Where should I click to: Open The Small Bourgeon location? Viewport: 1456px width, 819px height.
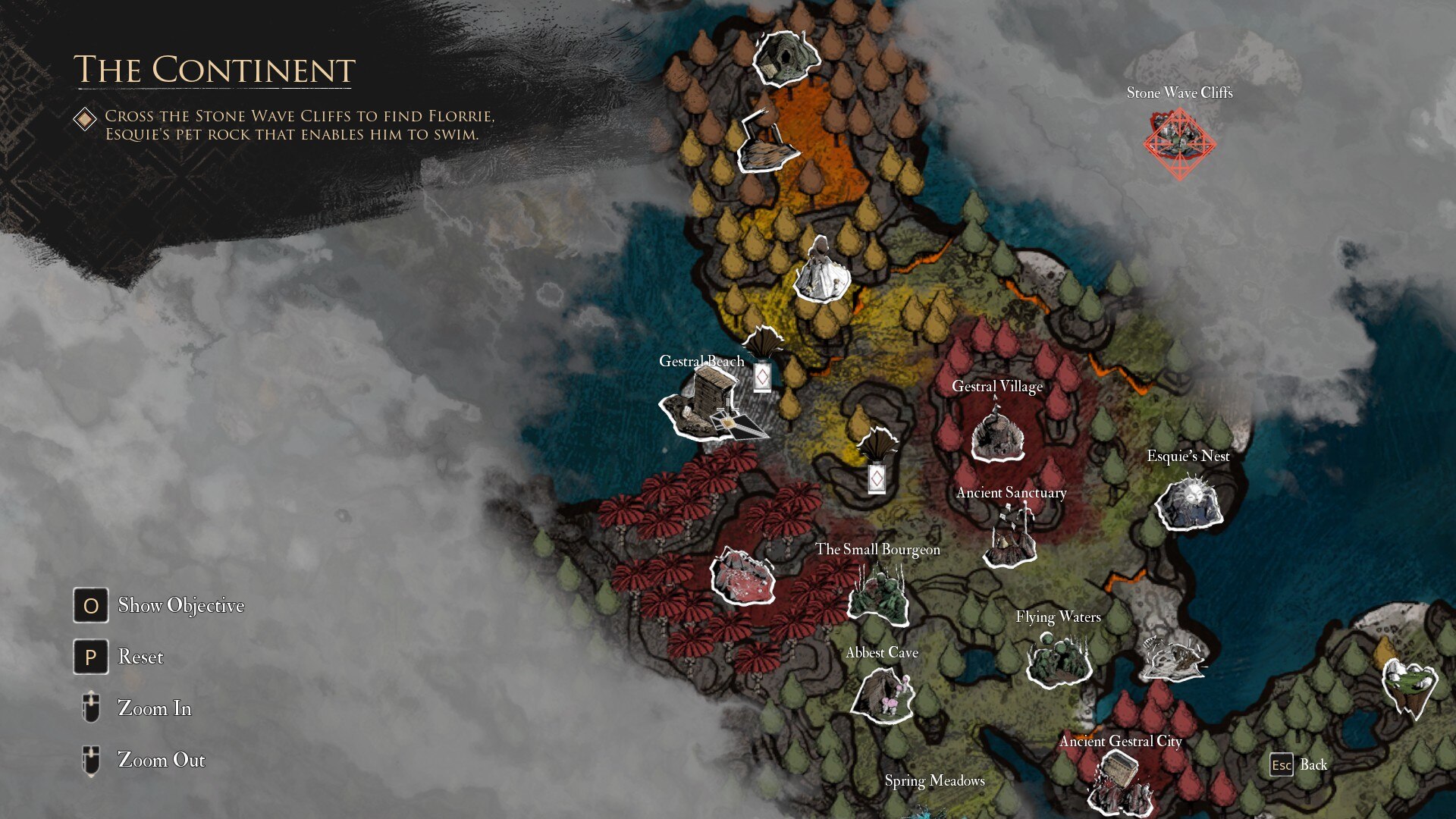pos(880,594)
